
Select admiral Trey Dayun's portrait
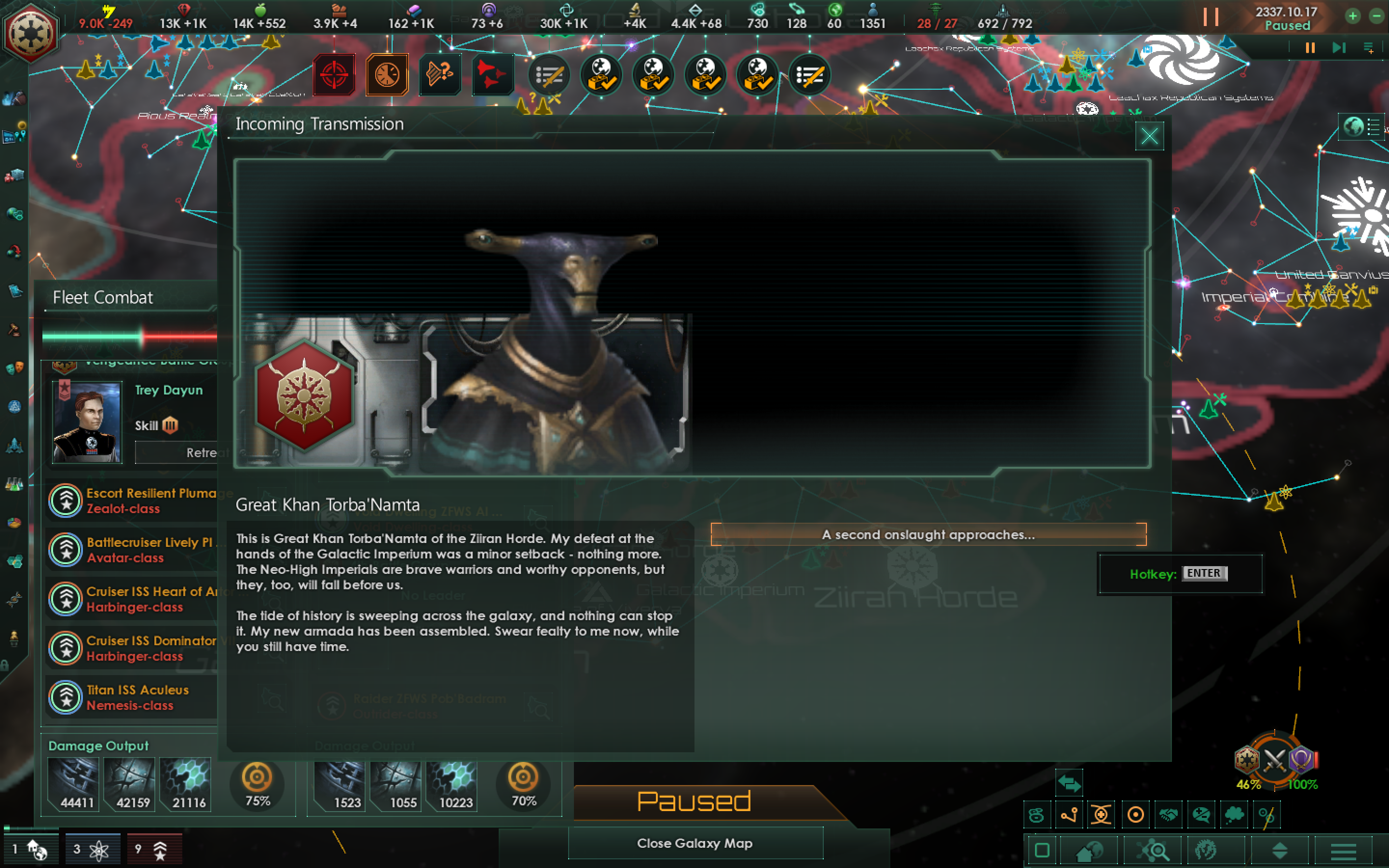[86, 423]
